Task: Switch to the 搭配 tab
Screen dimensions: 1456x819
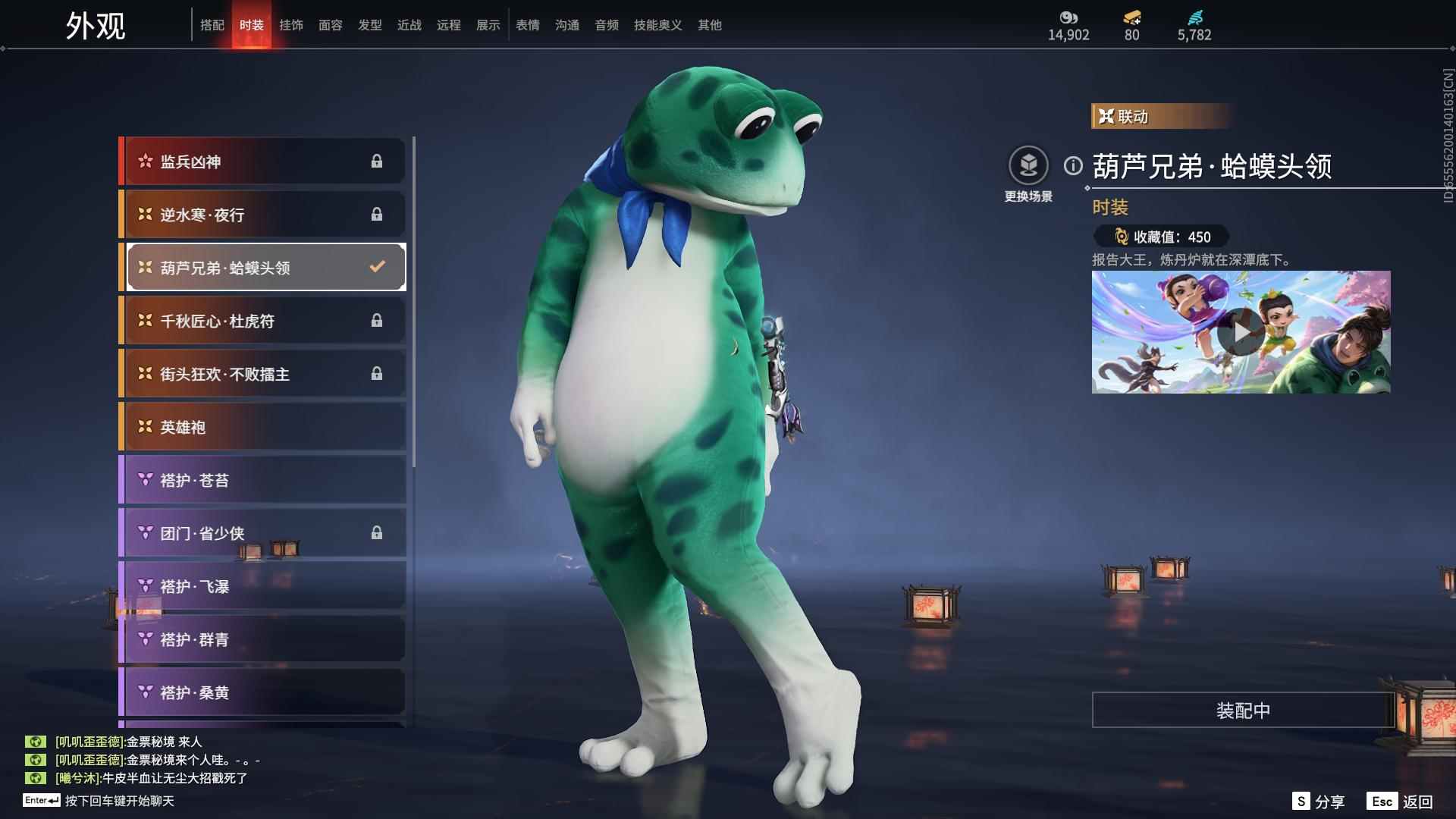Action: [212, 25]
